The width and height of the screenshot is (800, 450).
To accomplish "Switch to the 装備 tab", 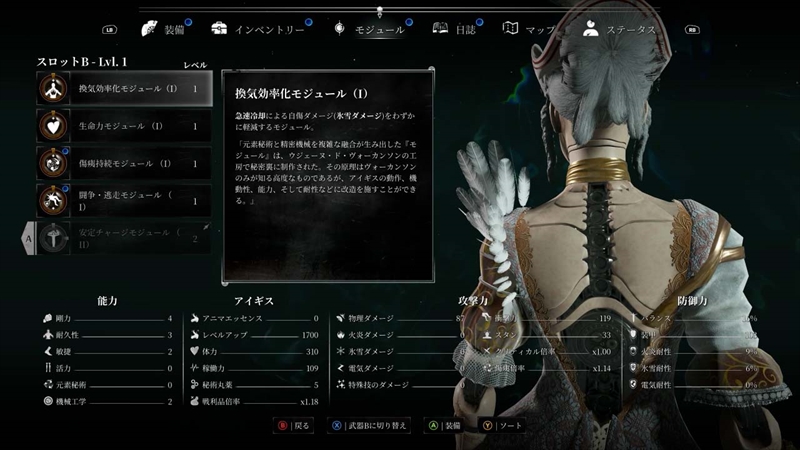I will pyautogui.click(x=166, y=30).
